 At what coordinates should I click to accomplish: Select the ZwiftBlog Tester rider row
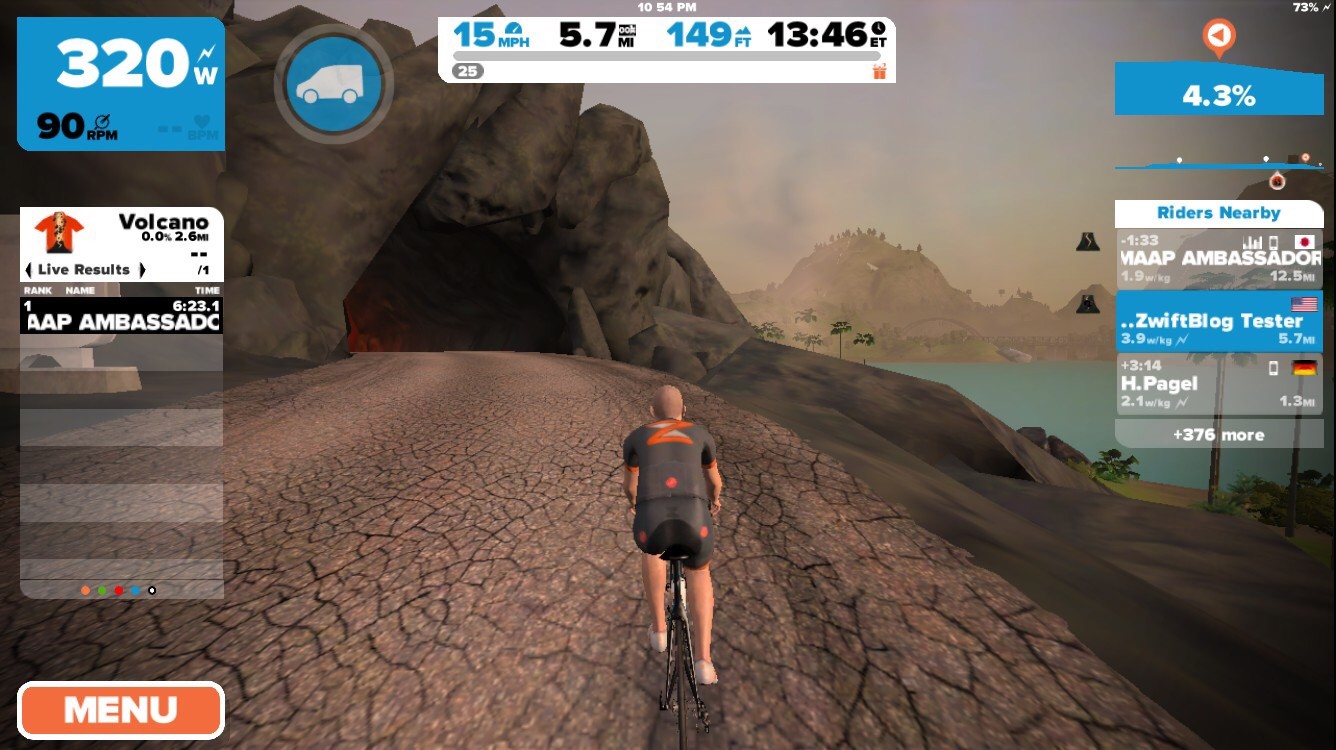point(1218,321)
